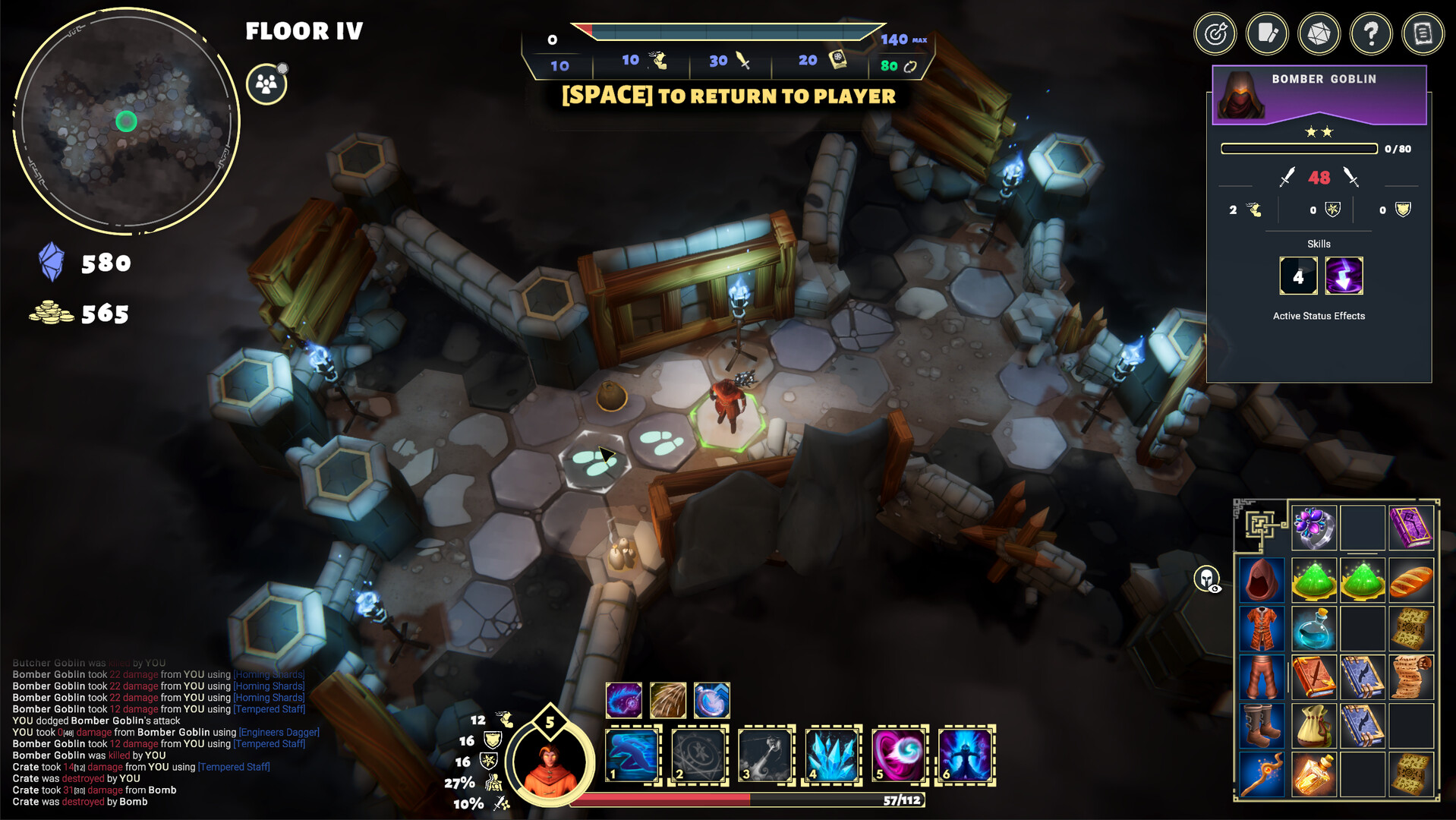The width and height of the screenshot is (1456, 820).
Task: Click the stopwatch buff icon above the hotbar
Action: tap(710, 700)
